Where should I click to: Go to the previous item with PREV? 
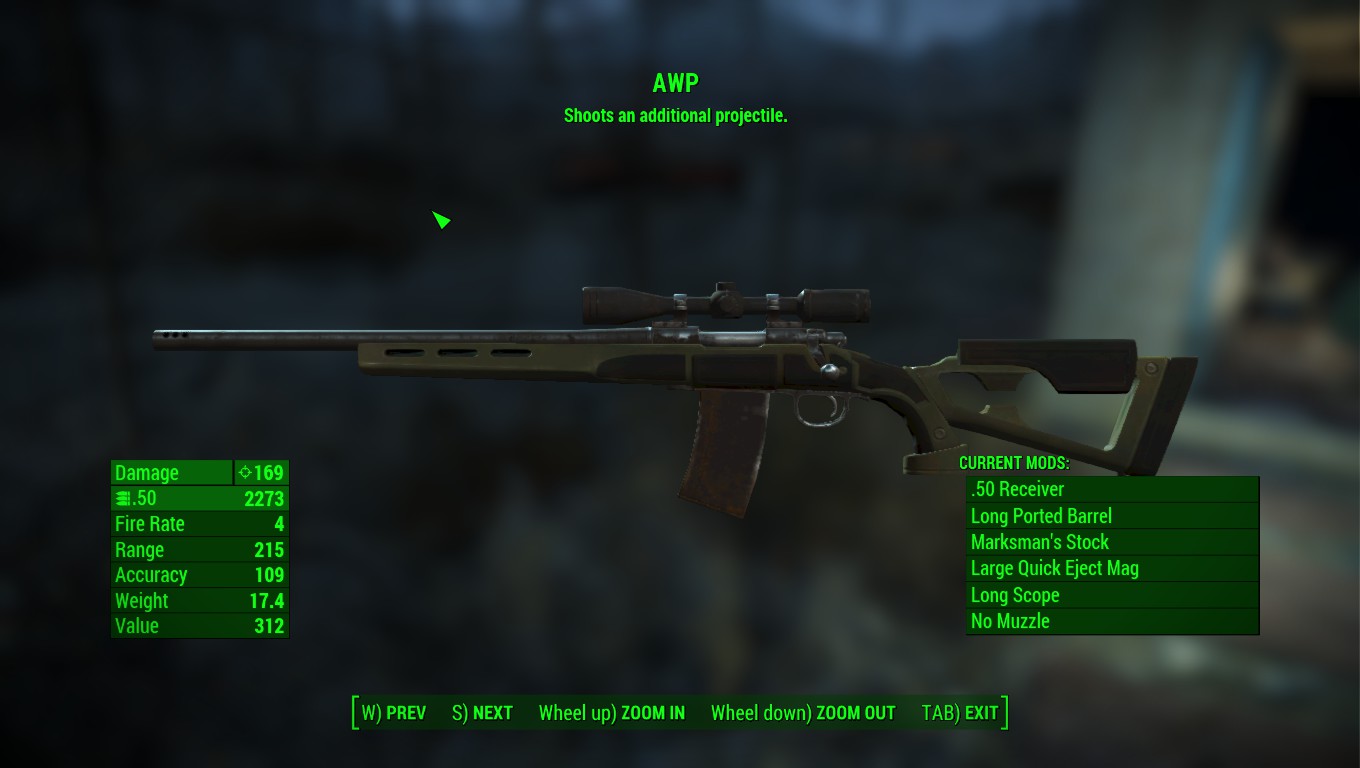point(394,713)
